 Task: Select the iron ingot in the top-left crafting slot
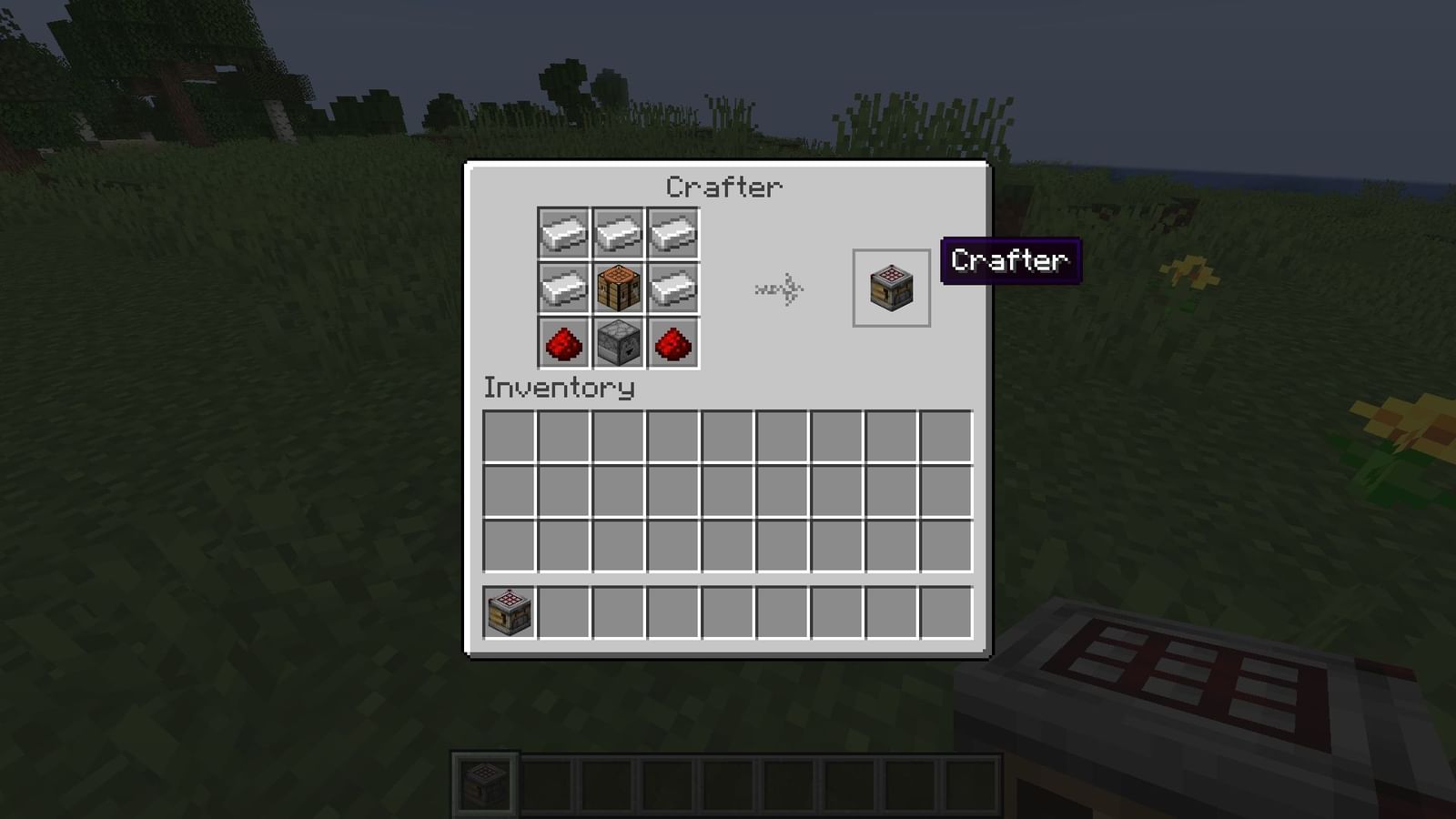tap(564, 235)
